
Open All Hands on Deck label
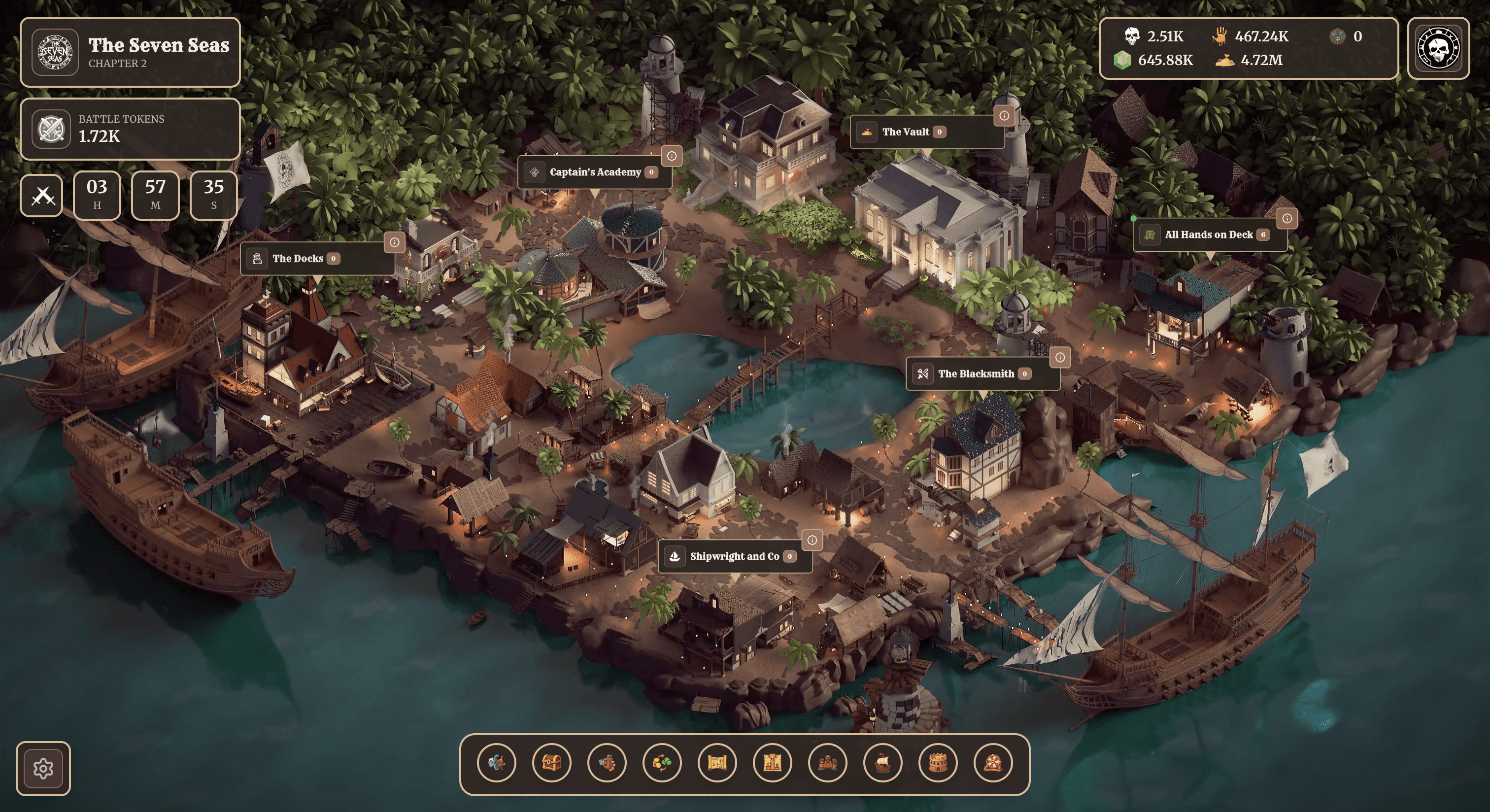pyautogui.click(x=1208, y=235)
